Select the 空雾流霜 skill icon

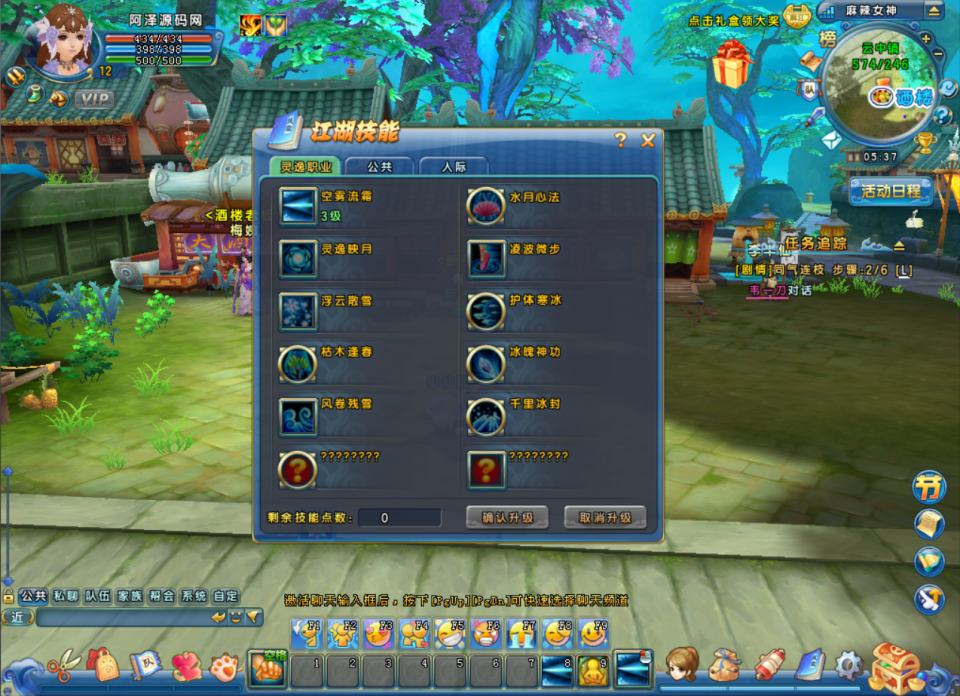click(298, 205)
